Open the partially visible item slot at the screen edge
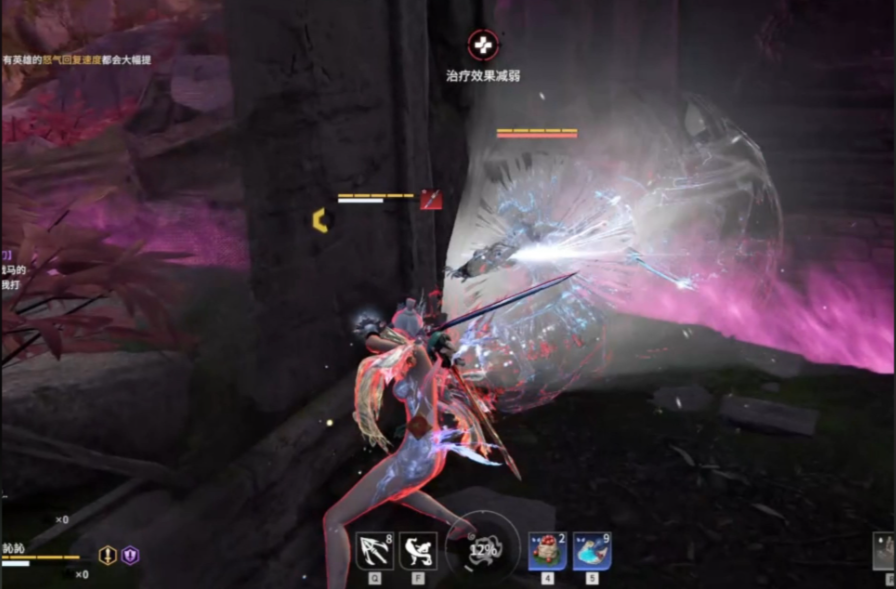 coord(884,551)
